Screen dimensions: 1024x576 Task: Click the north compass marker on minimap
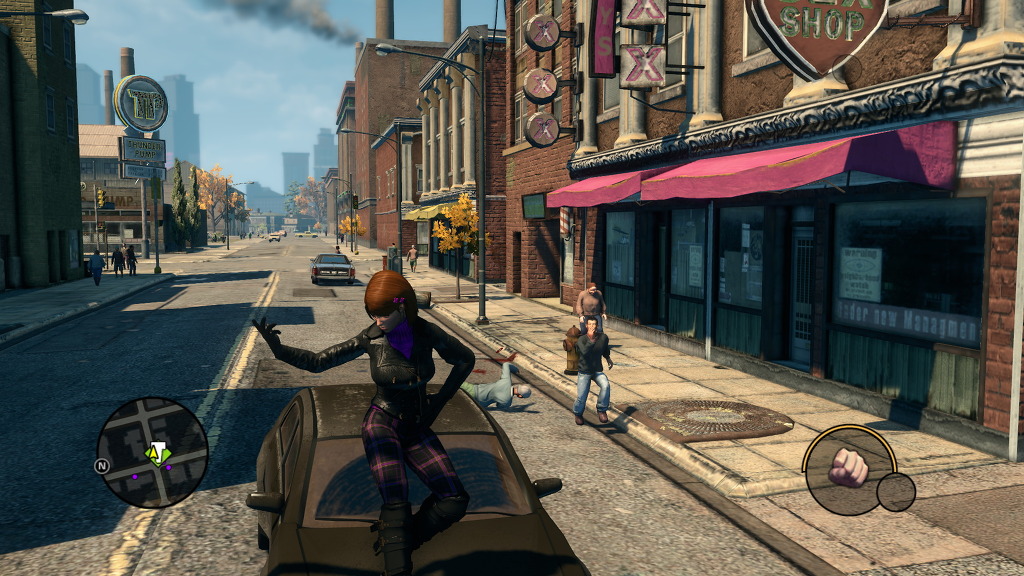coord(102,465)
